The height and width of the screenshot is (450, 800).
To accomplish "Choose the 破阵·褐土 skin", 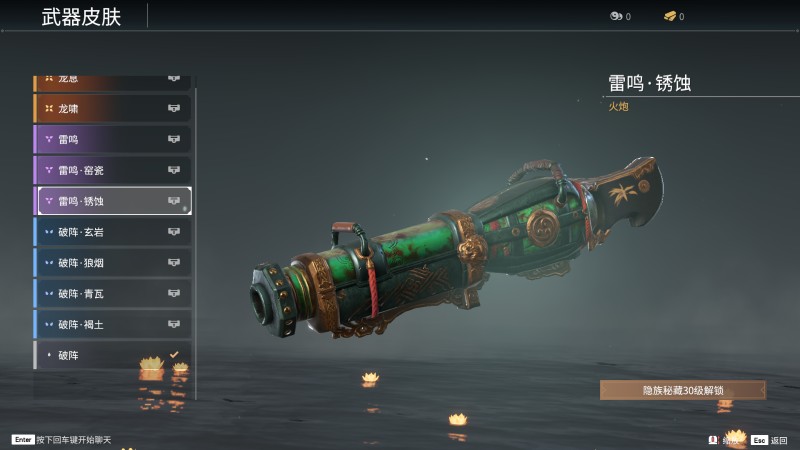I will pos(112,325).
